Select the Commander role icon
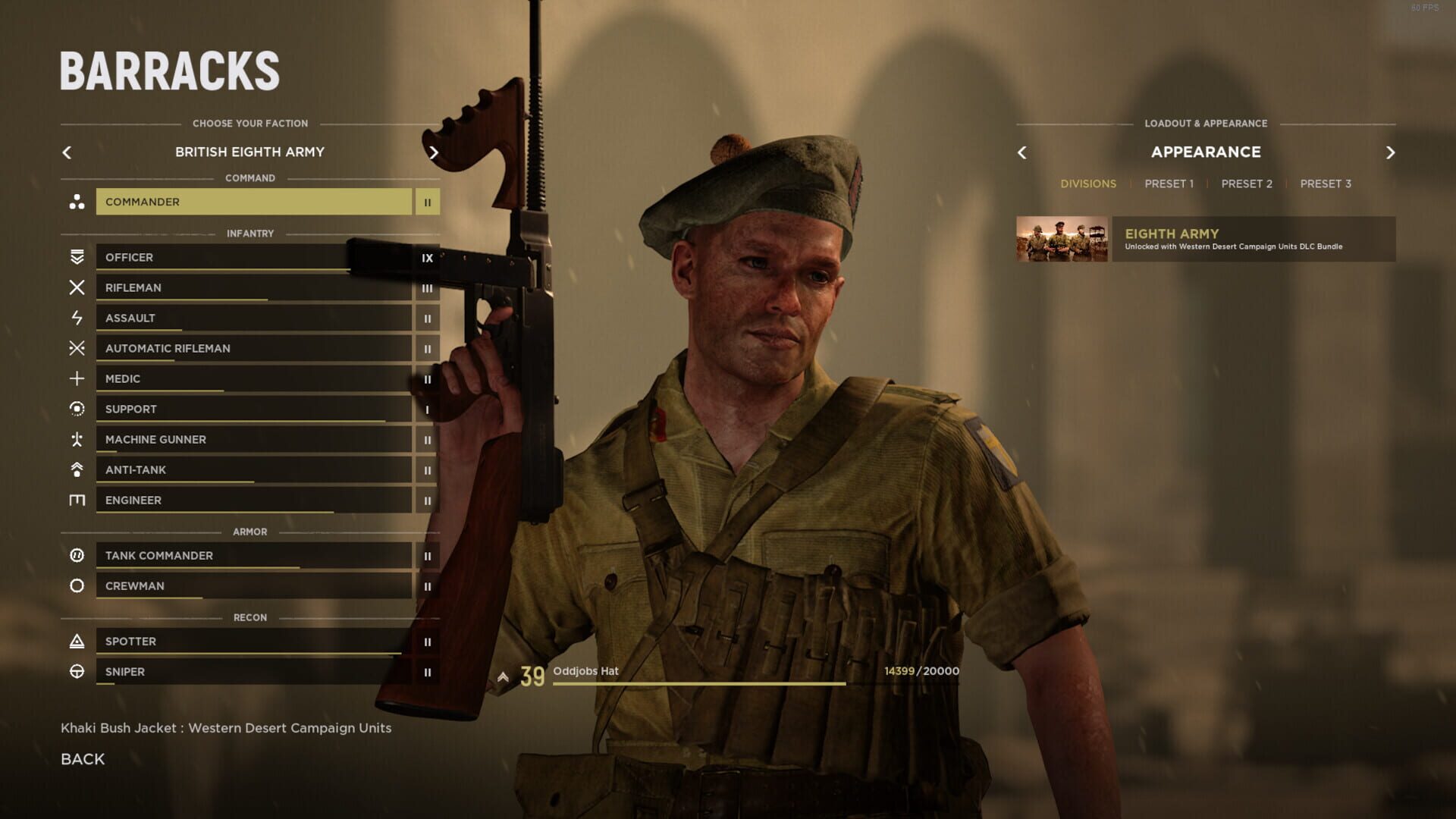Screen dimensions: 1456x819 (76, 202)
